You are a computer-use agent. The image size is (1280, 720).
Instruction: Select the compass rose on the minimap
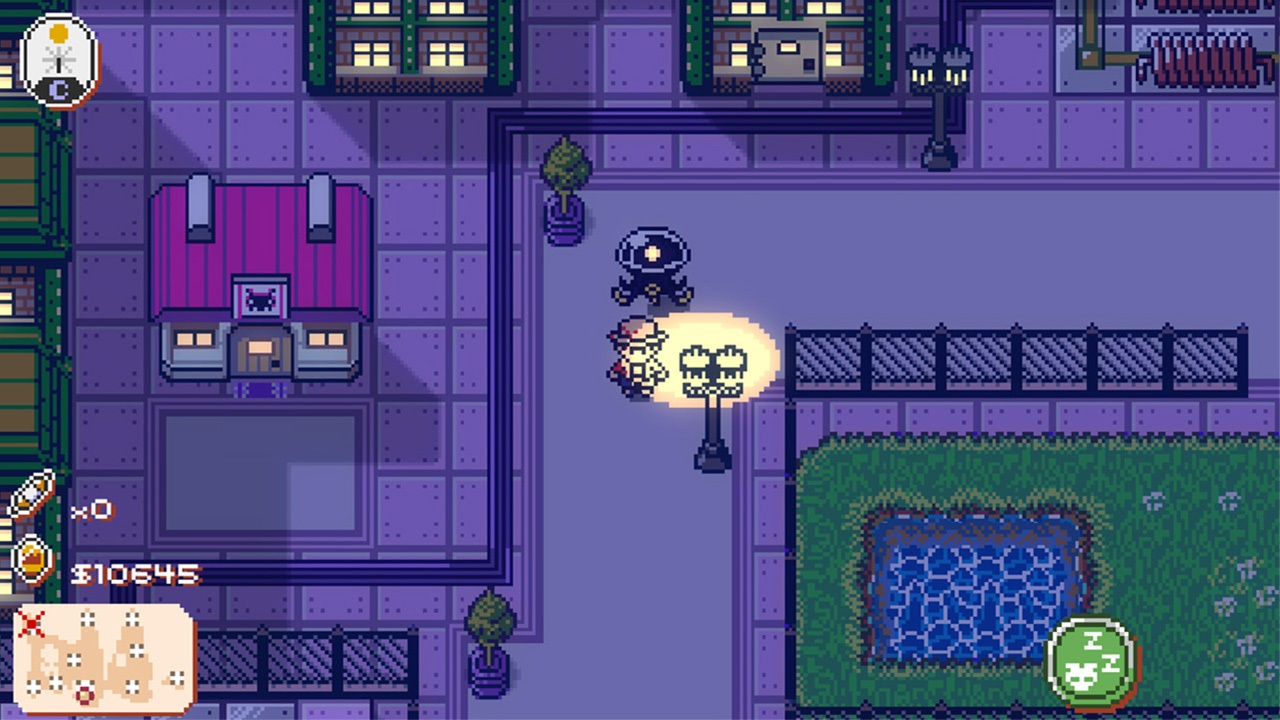pos(84,694)
